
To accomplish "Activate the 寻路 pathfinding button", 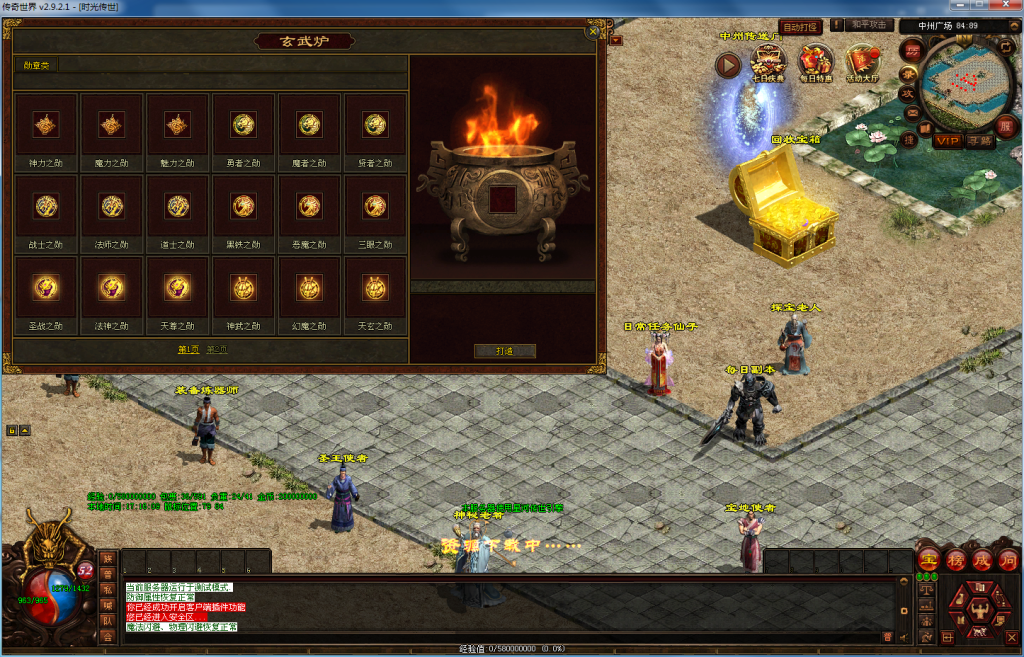I will click(x=980, y=141).
